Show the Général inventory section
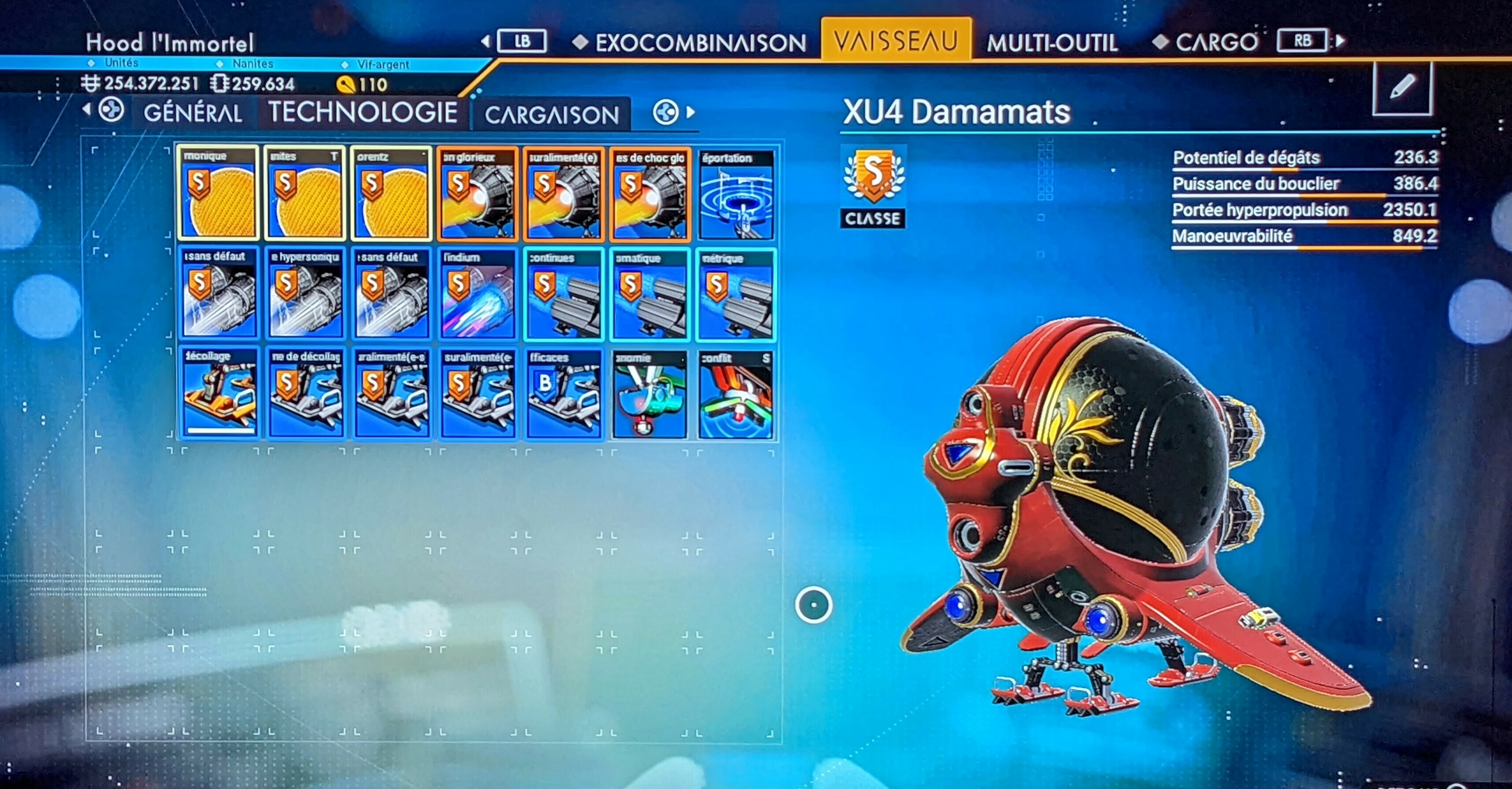This screenshot has height=789, width=1512. click(193, 113)
